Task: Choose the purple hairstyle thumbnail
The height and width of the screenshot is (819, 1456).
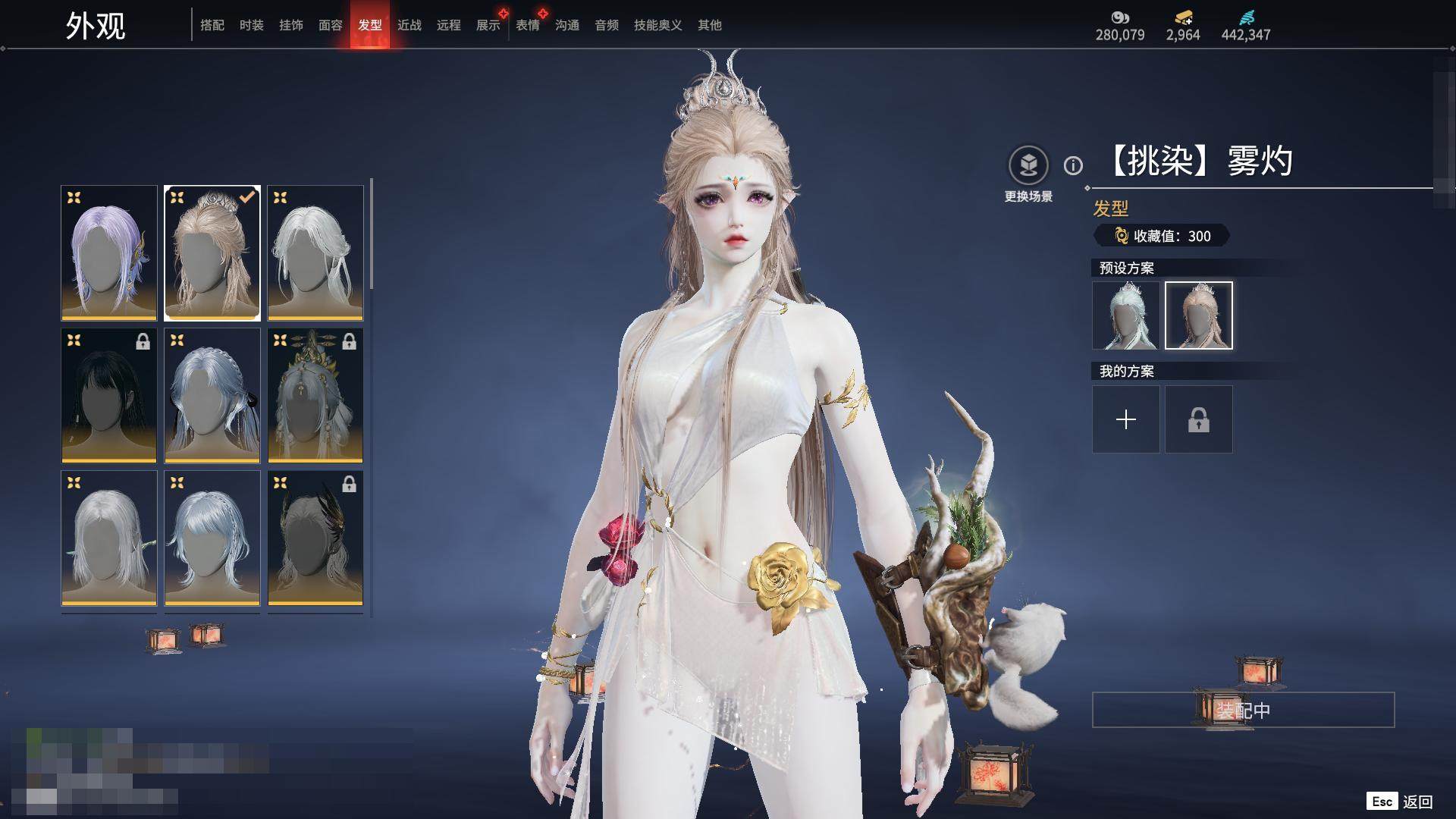Action: pos(109,253)
